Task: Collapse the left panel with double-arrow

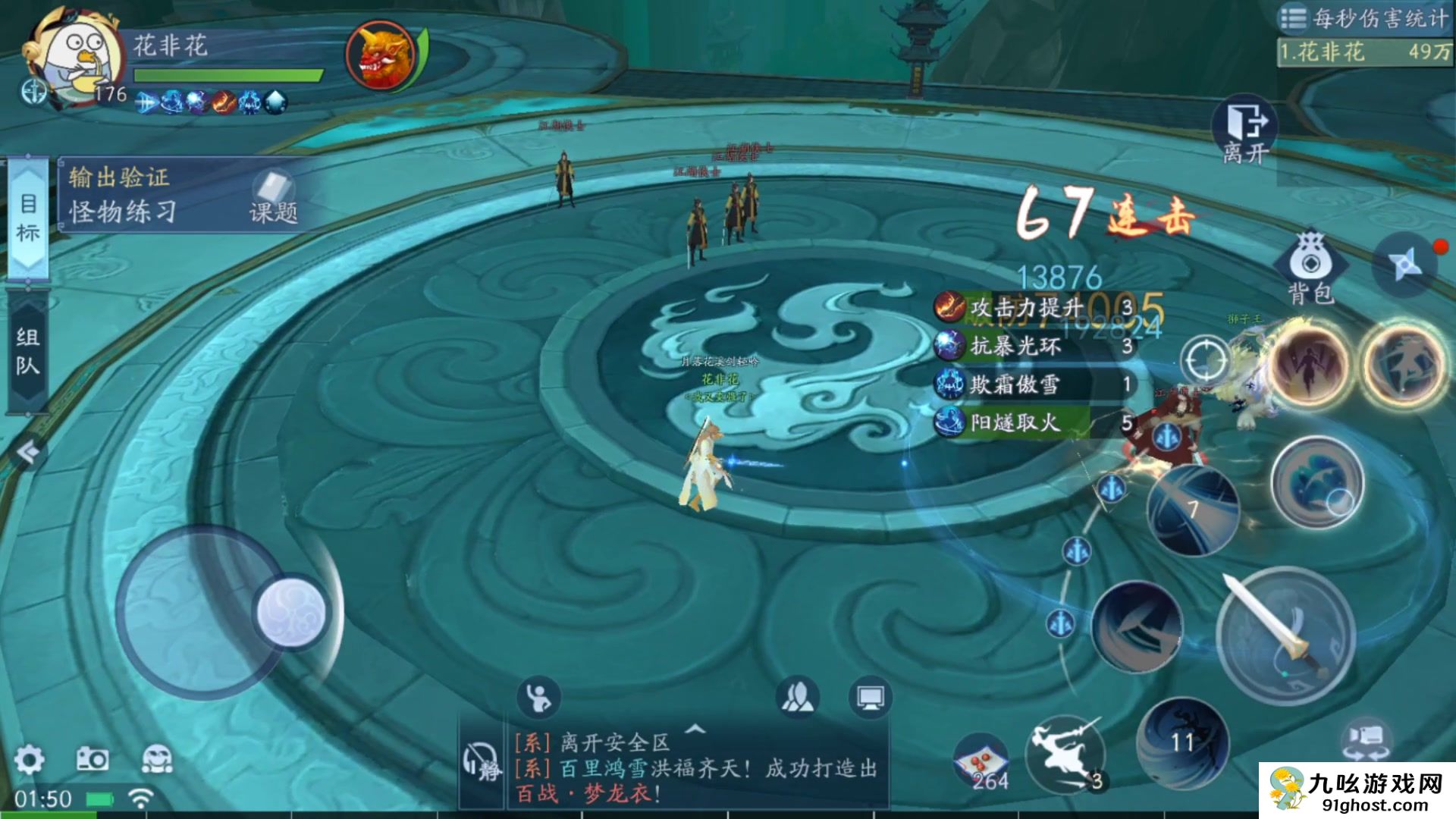Action: (x=28, y=453)
